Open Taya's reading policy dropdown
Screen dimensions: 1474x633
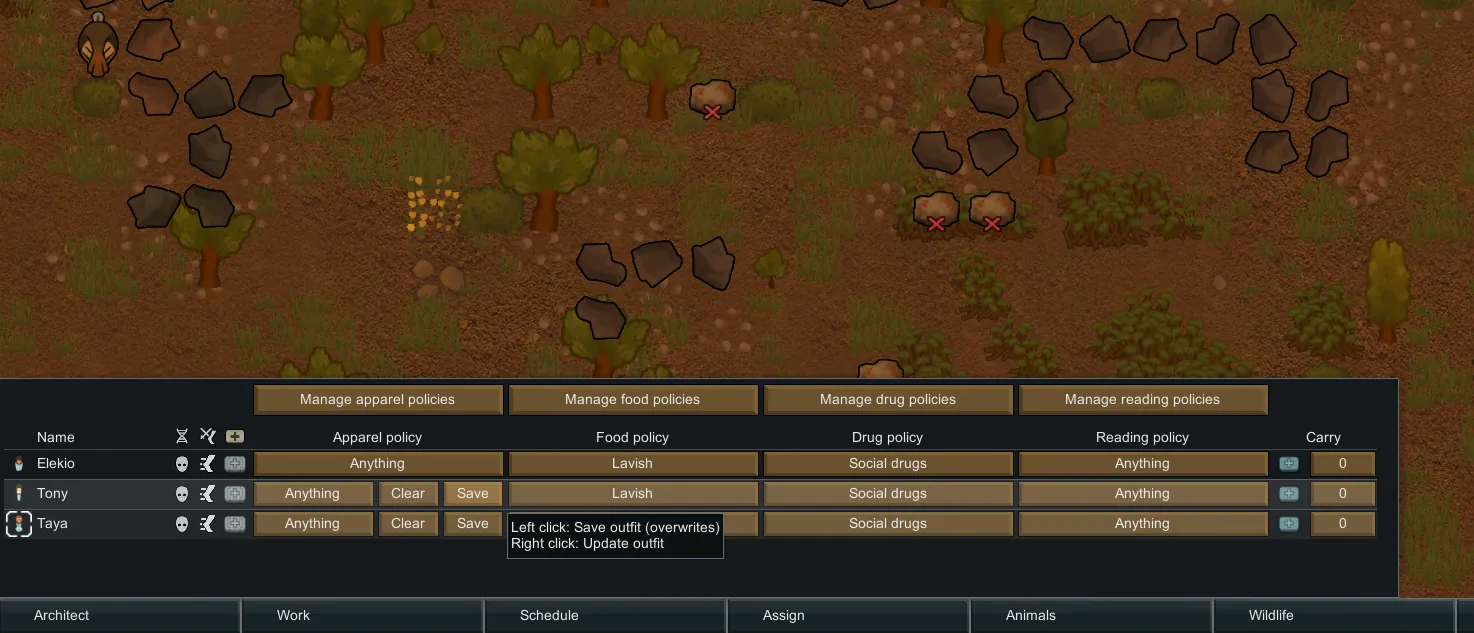(x=1142, y=524)
